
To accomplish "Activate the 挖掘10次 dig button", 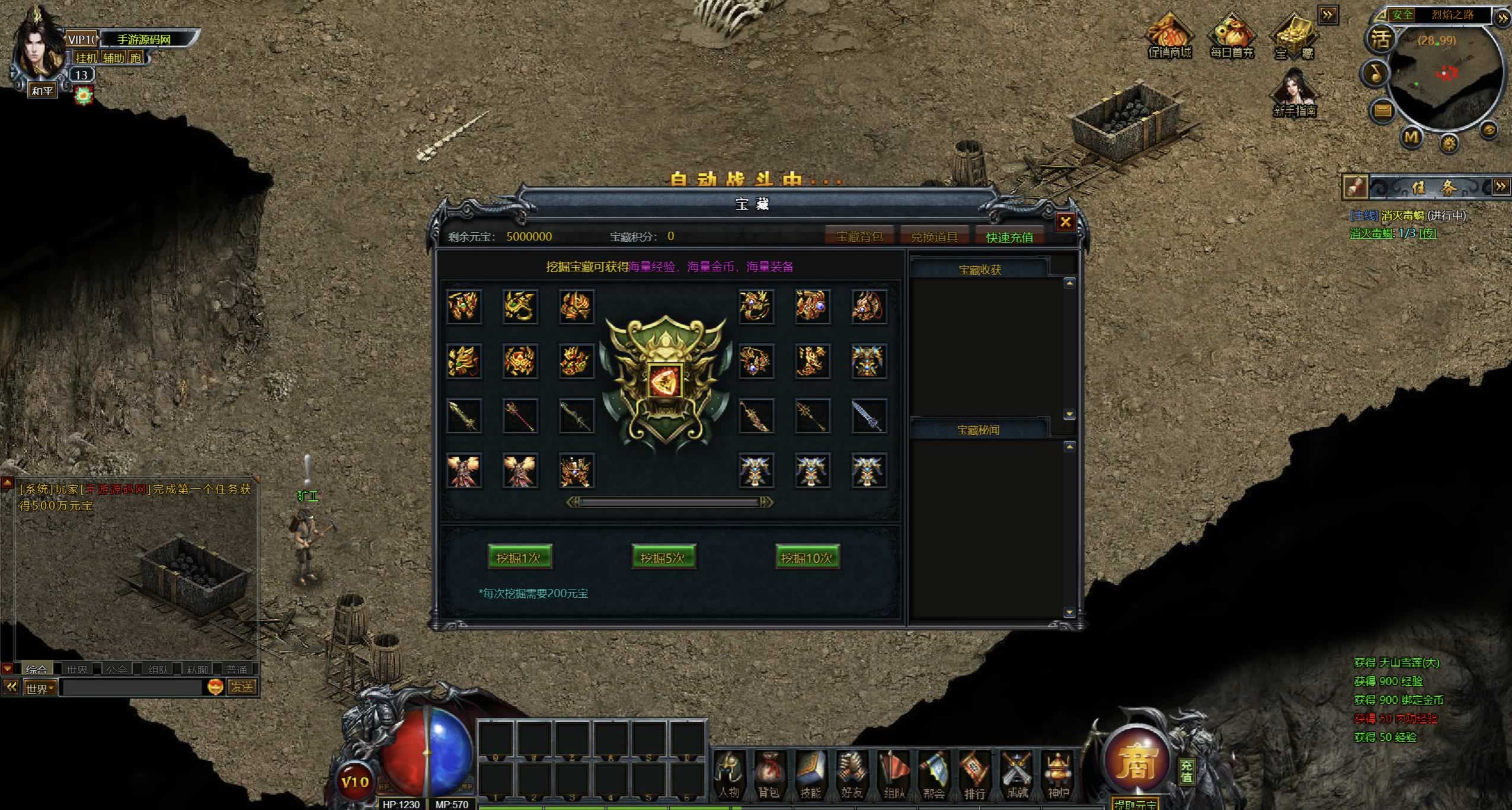I will [807, 558].
